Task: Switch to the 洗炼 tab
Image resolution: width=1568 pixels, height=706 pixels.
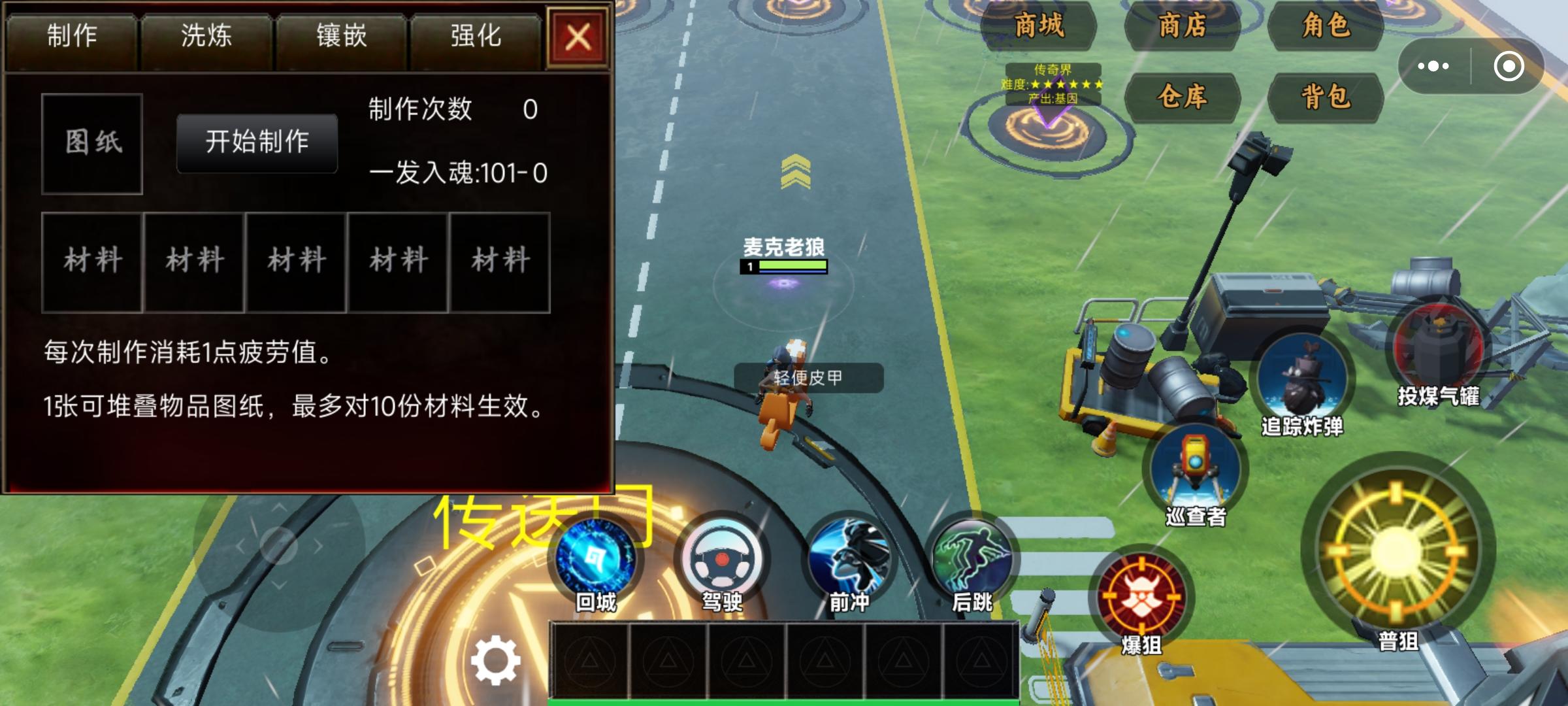Action: click(208, 37)
